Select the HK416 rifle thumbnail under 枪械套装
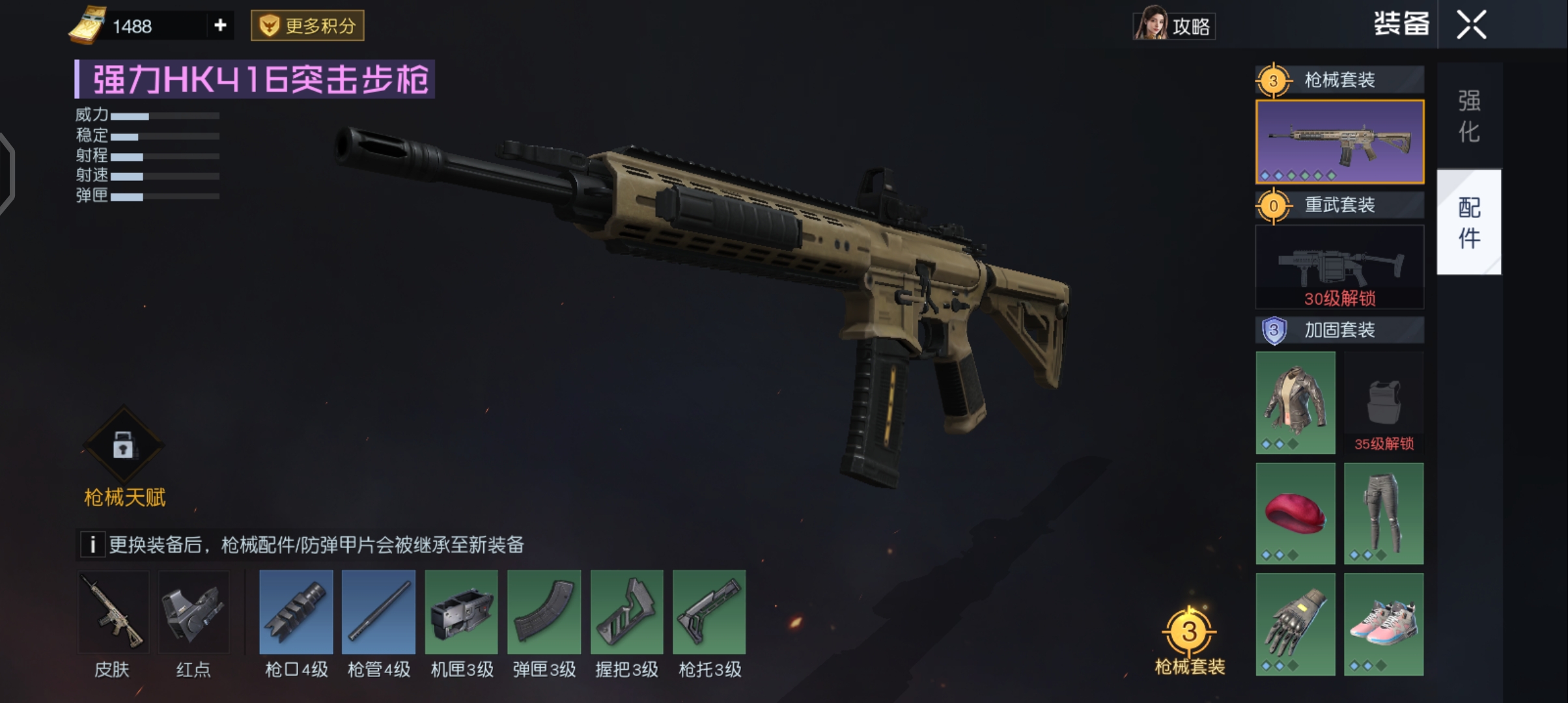 [1339, 142]
